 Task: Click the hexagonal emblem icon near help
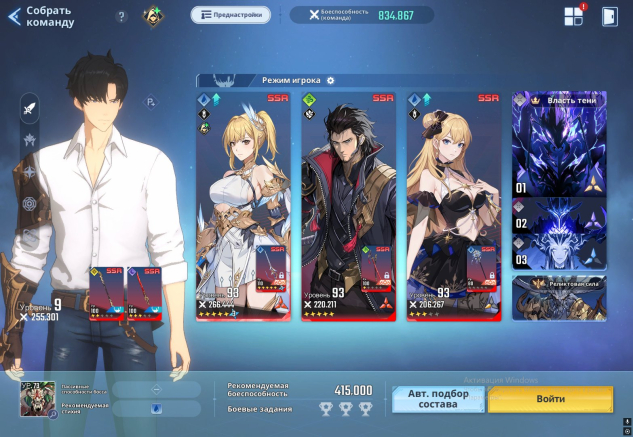pyautogui.click(x=153, y=16)
